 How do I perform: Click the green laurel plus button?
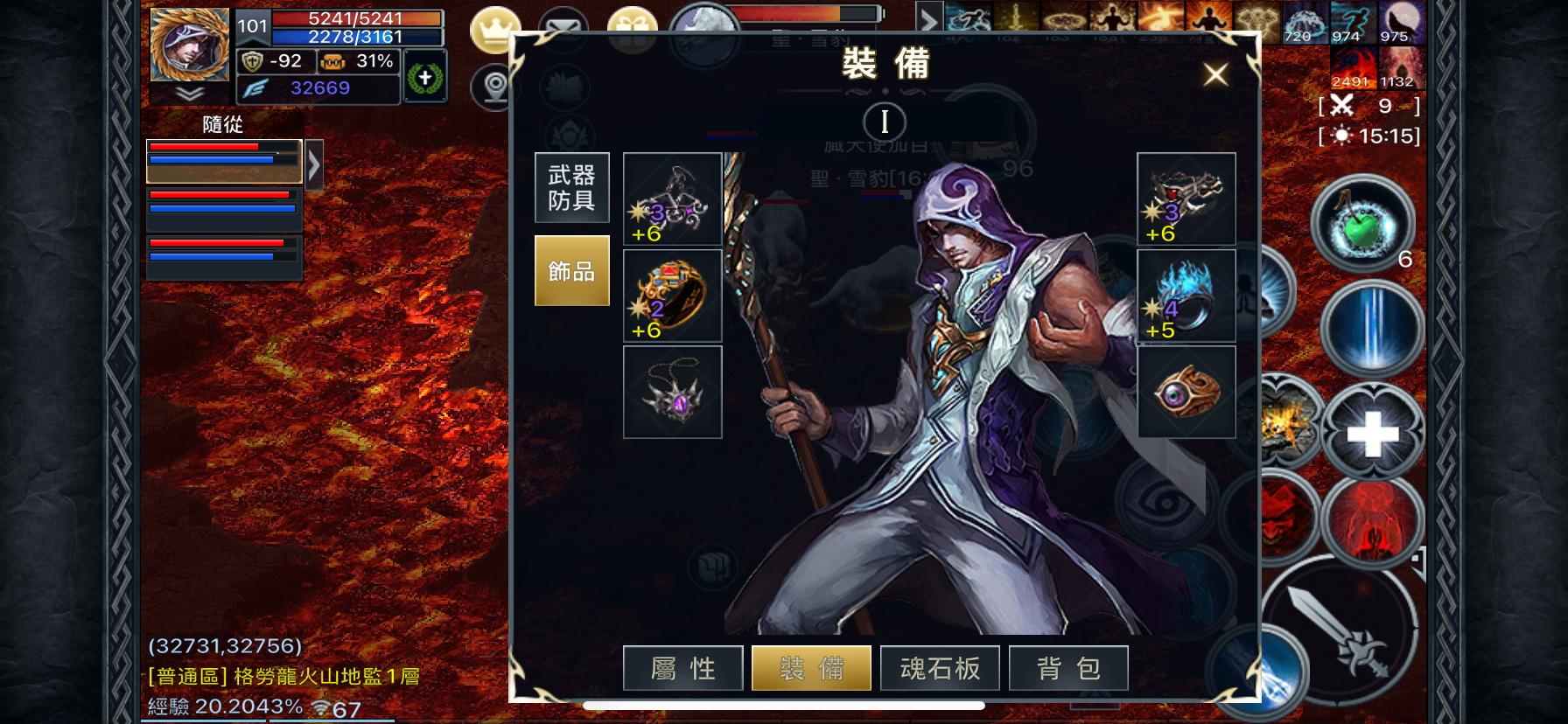coord(425,79)
